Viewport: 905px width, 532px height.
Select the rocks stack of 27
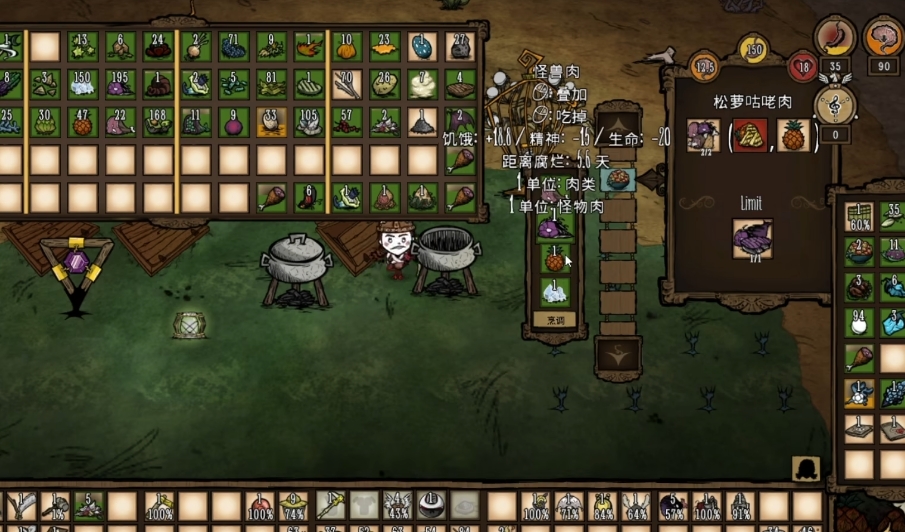click(x=460, y=47)
